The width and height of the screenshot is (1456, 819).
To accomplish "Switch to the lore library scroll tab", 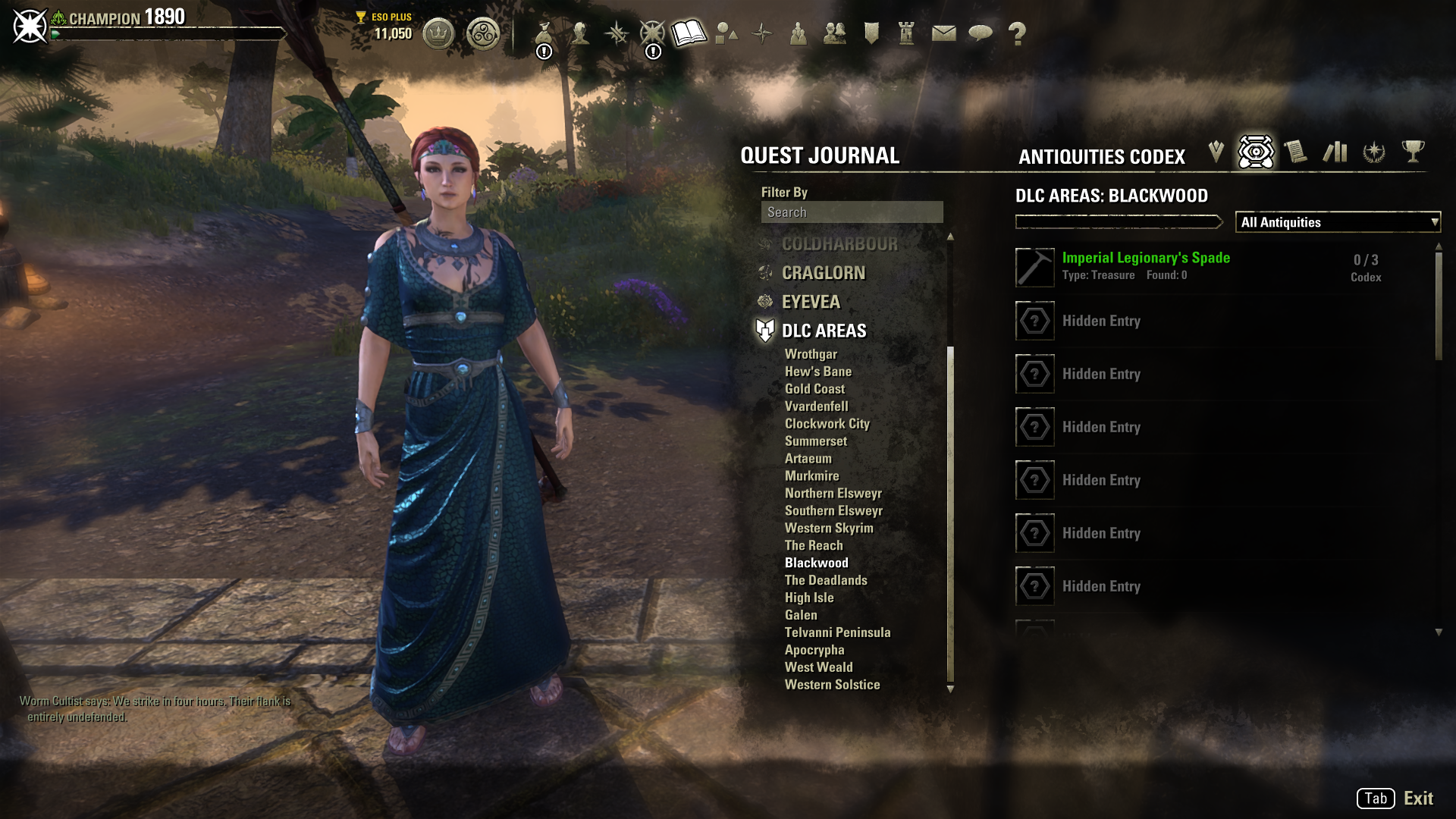I will click(x=1295, y=152).
